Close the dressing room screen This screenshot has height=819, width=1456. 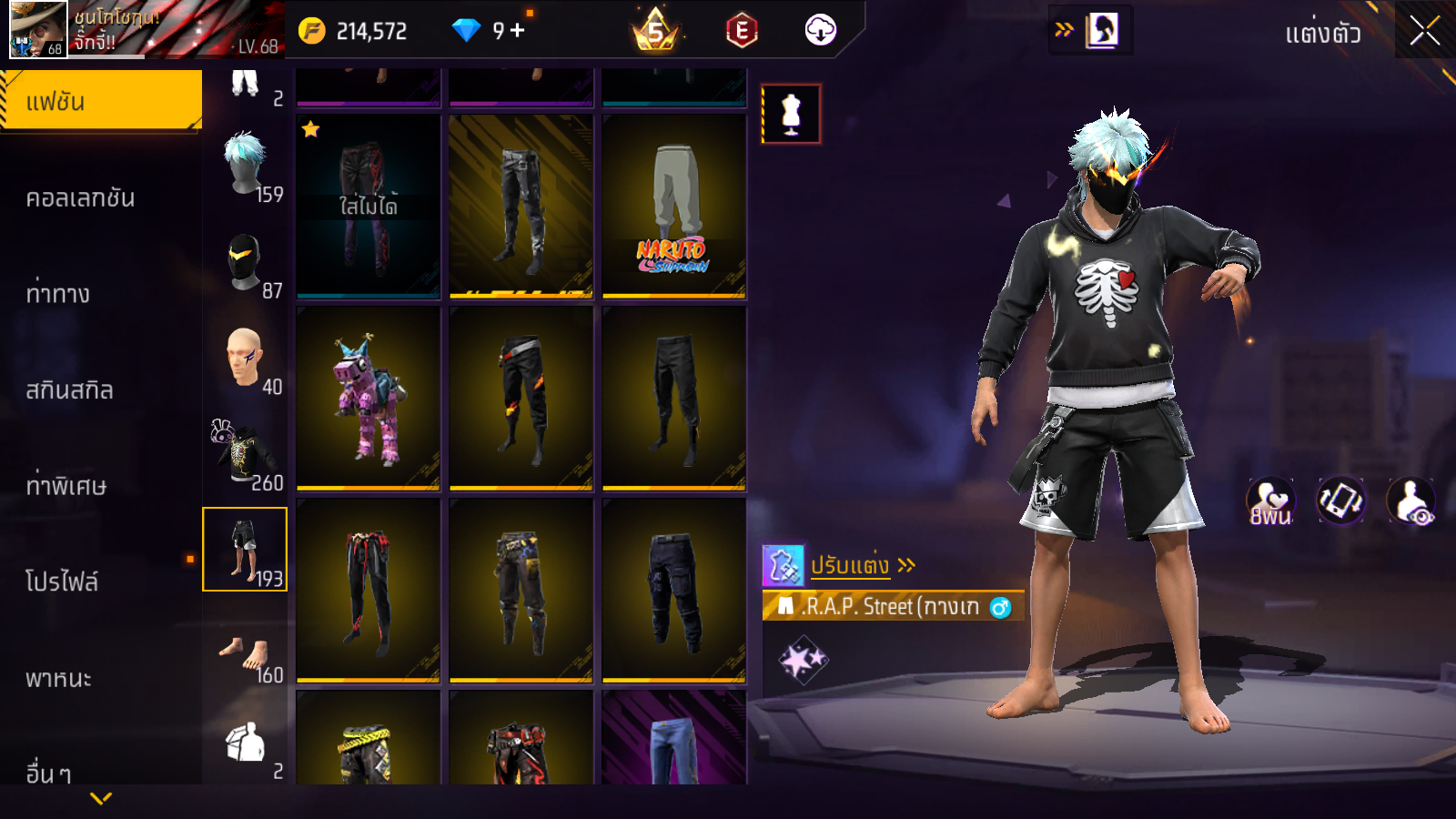coord(1424,31)
